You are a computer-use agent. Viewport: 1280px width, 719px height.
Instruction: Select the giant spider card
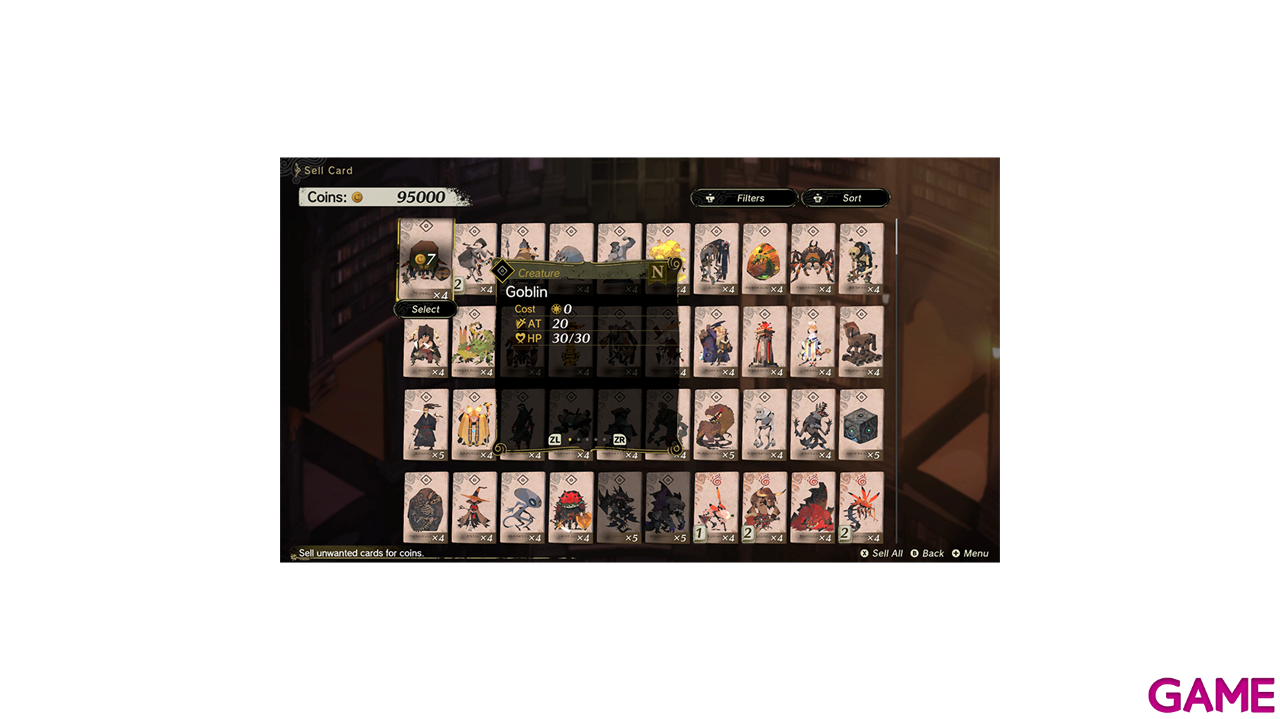812,259
